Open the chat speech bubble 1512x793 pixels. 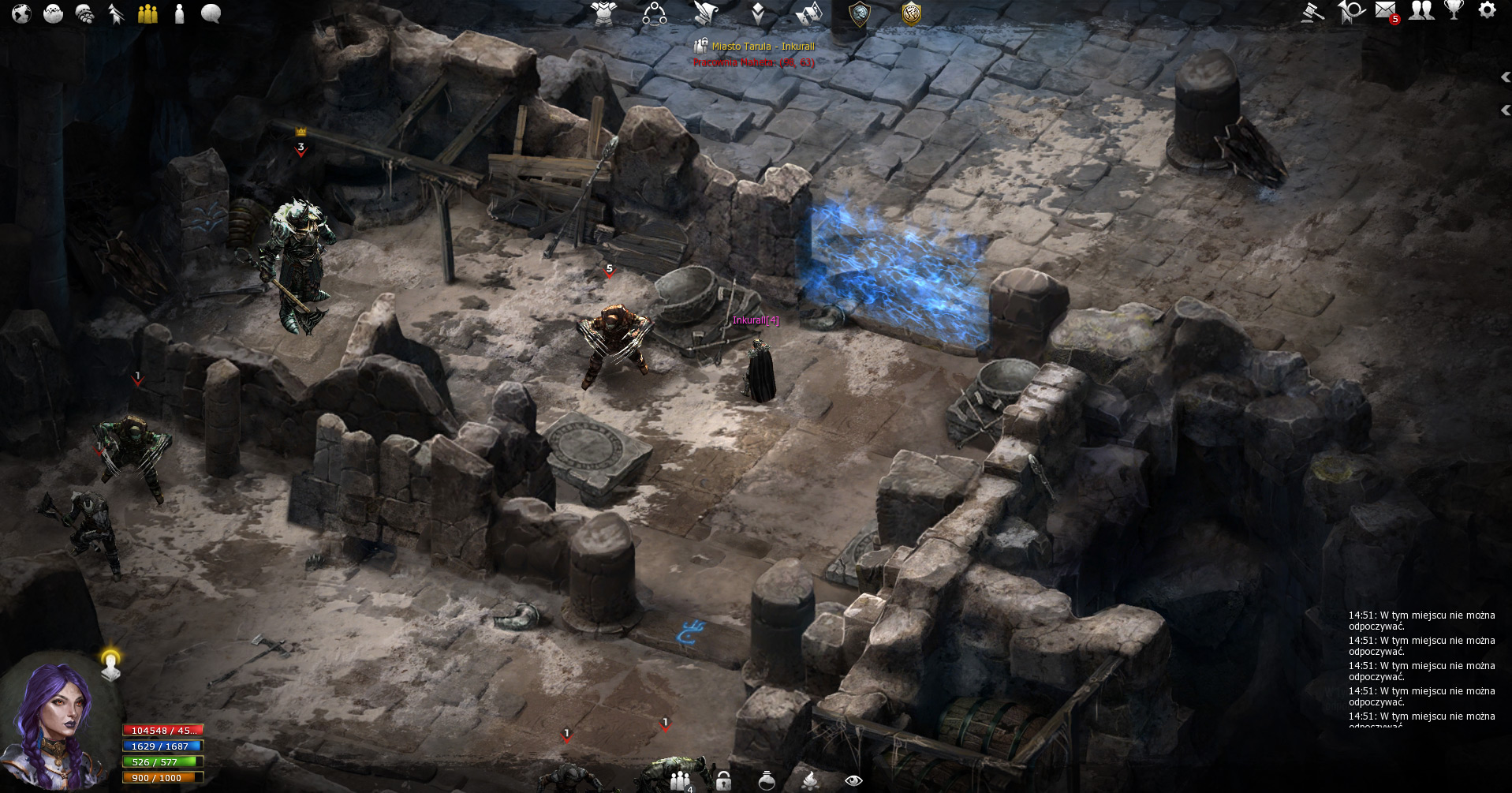211,13
